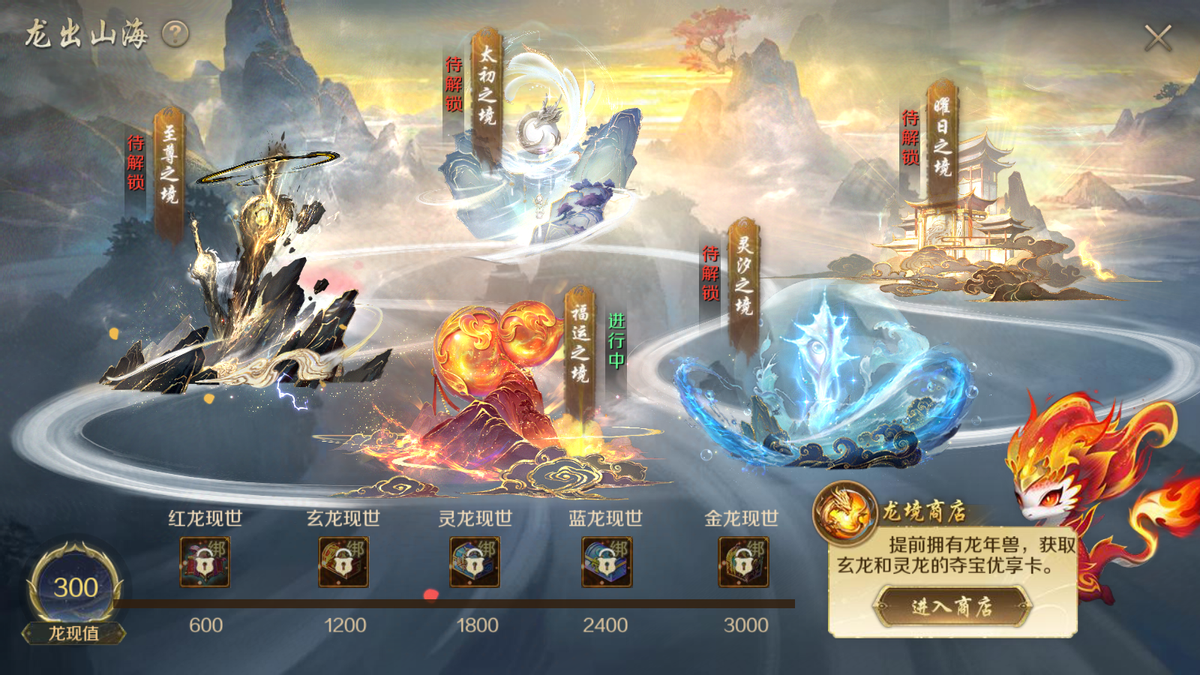Open the question mark help icon
The image size is (1200, 675).
(175, 35)
